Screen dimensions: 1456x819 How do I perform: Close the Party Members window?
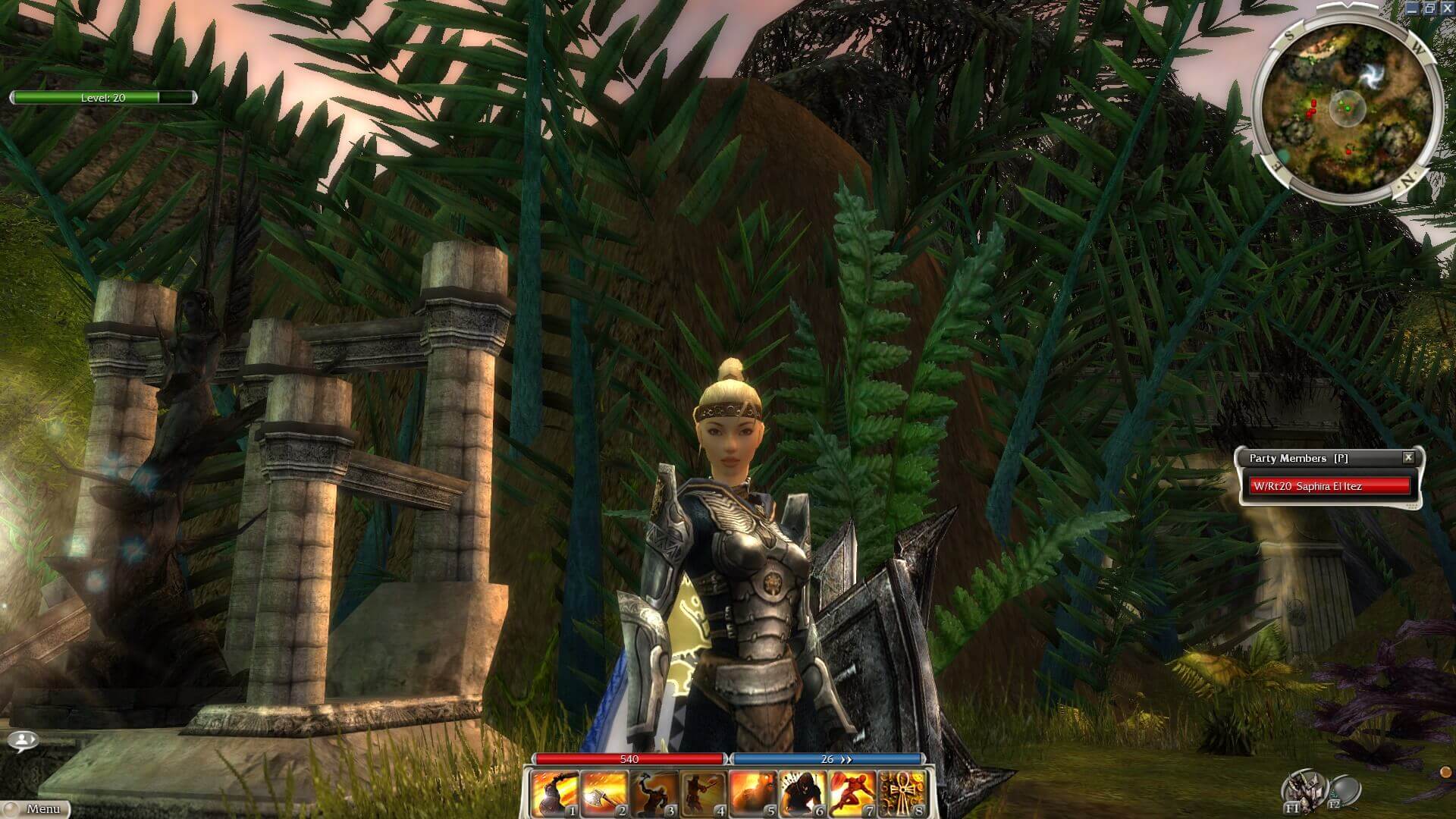coord(1409,458)
